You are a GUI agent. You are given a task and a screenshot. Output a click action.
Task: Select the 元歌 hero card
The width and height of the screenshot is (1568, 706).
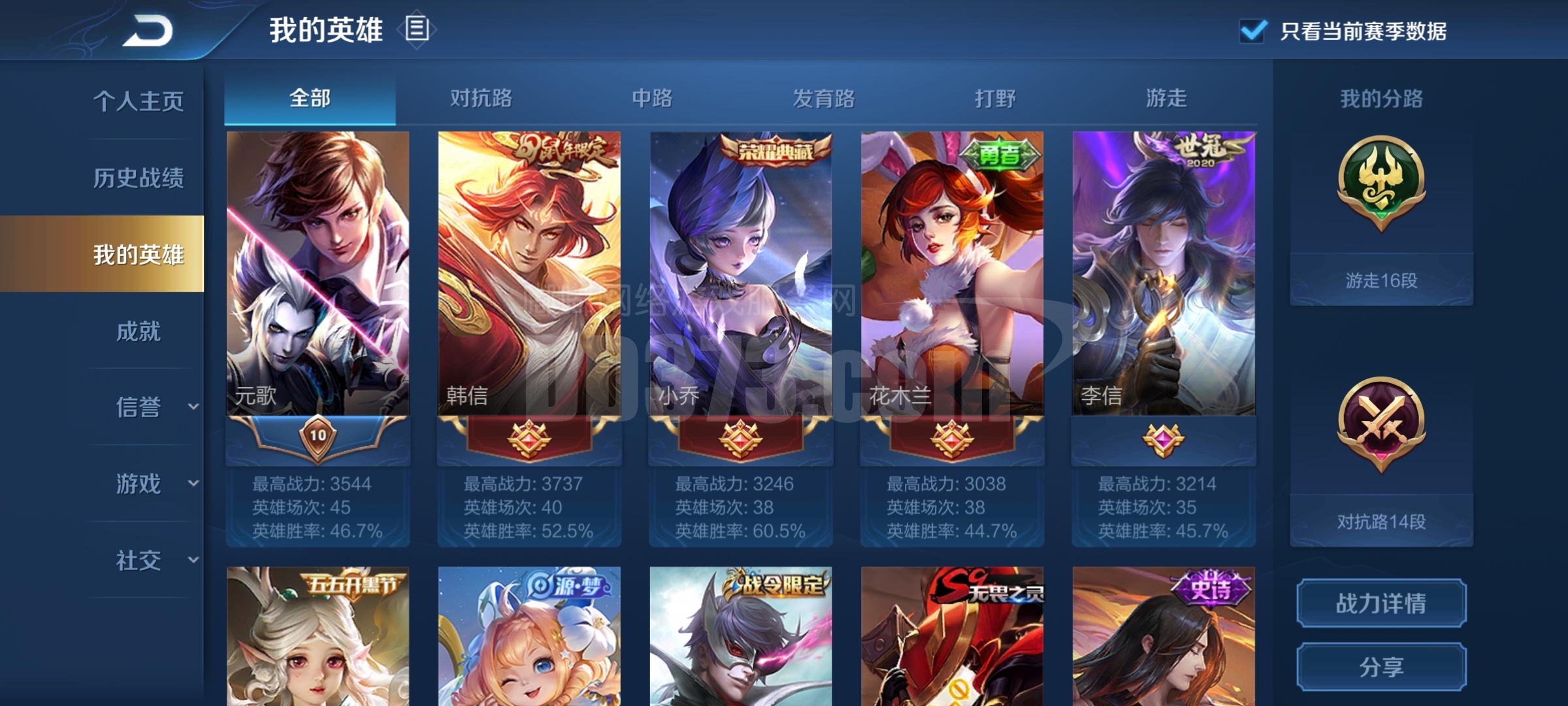(x=318, y=275)
